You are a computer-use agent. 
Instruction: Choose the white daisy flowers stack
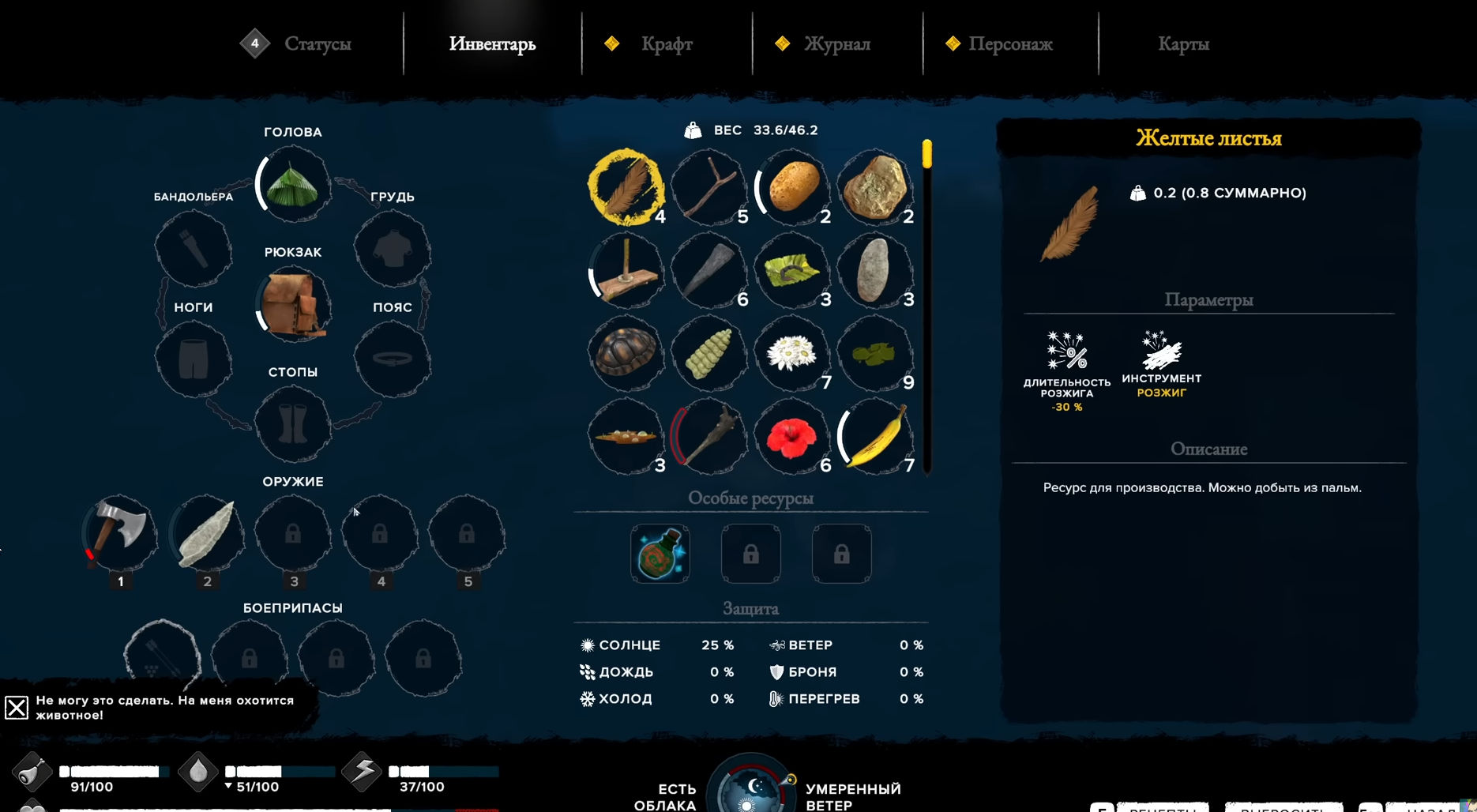[791, 354]
